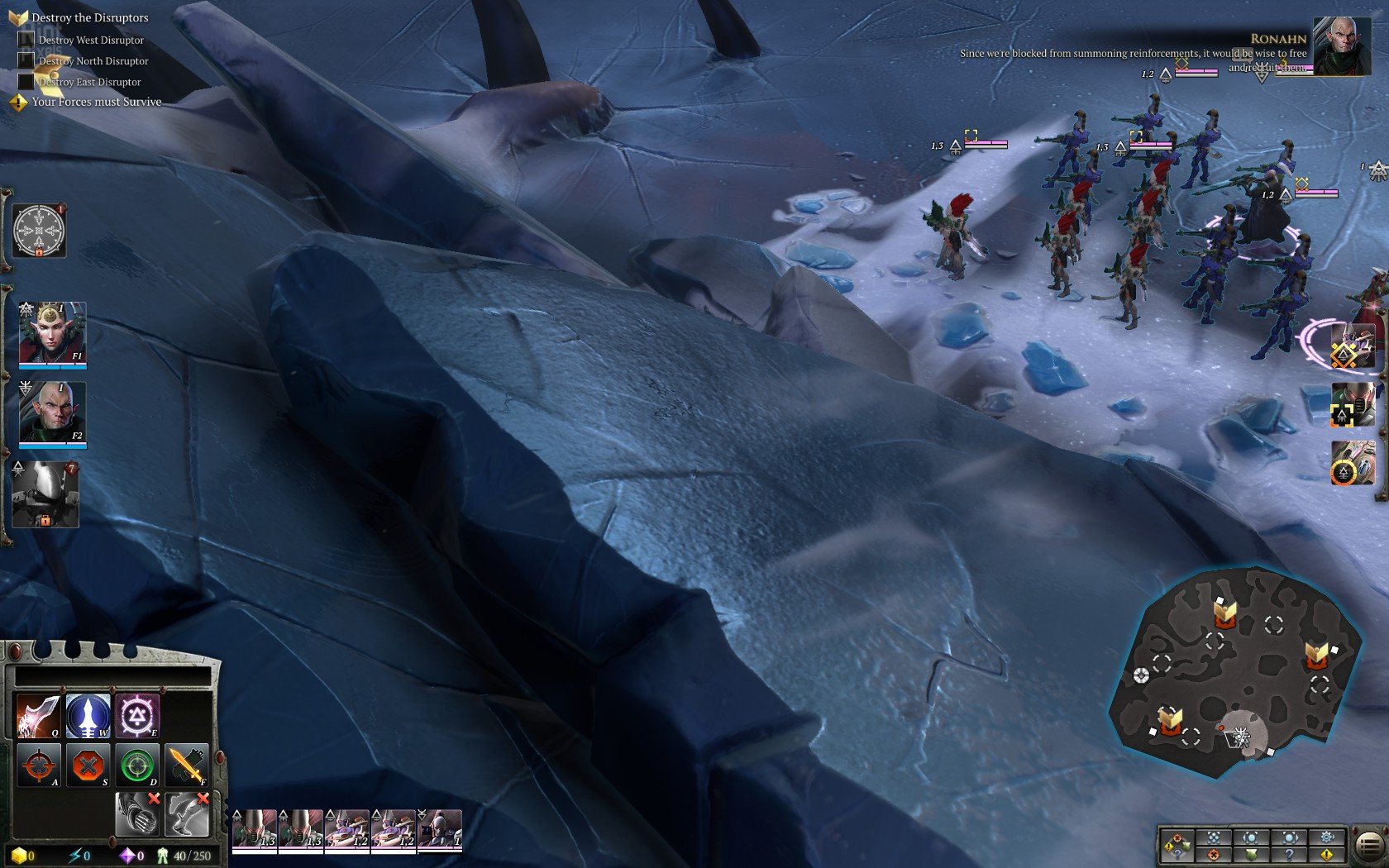Use the blue question mark ping button

[1288, 855]
